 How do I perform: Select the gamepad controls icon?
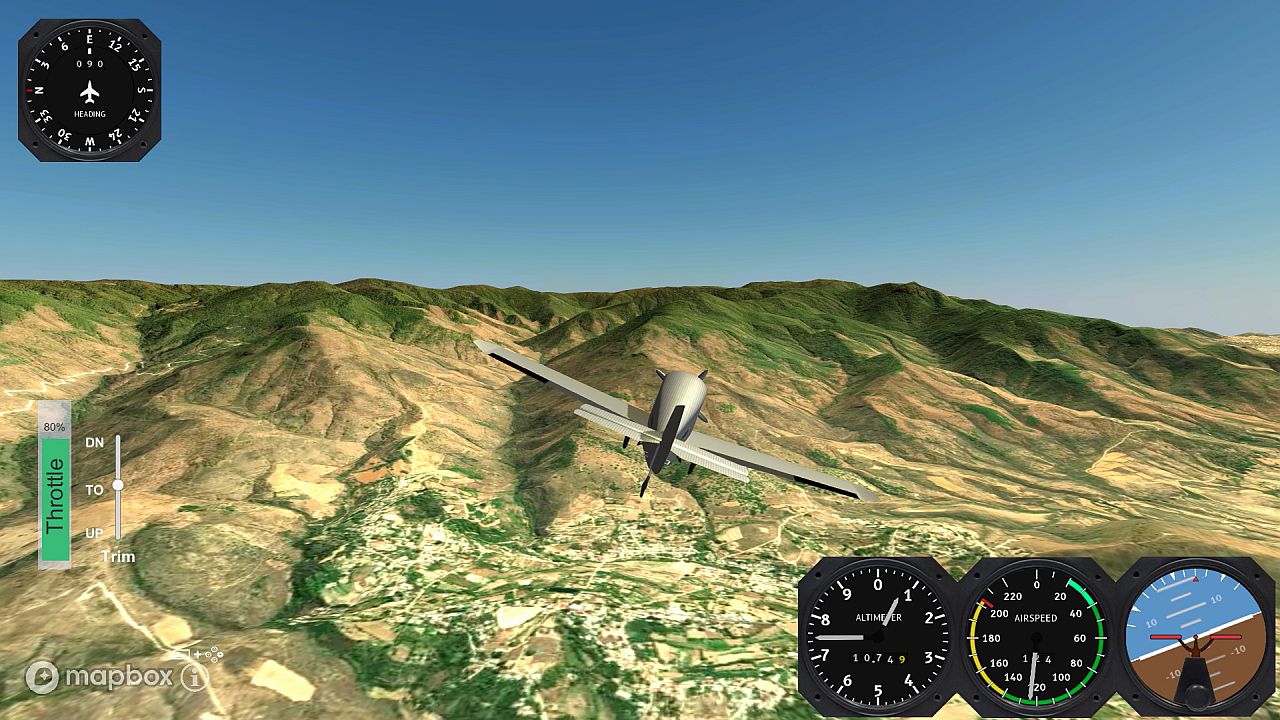point(213,654)
